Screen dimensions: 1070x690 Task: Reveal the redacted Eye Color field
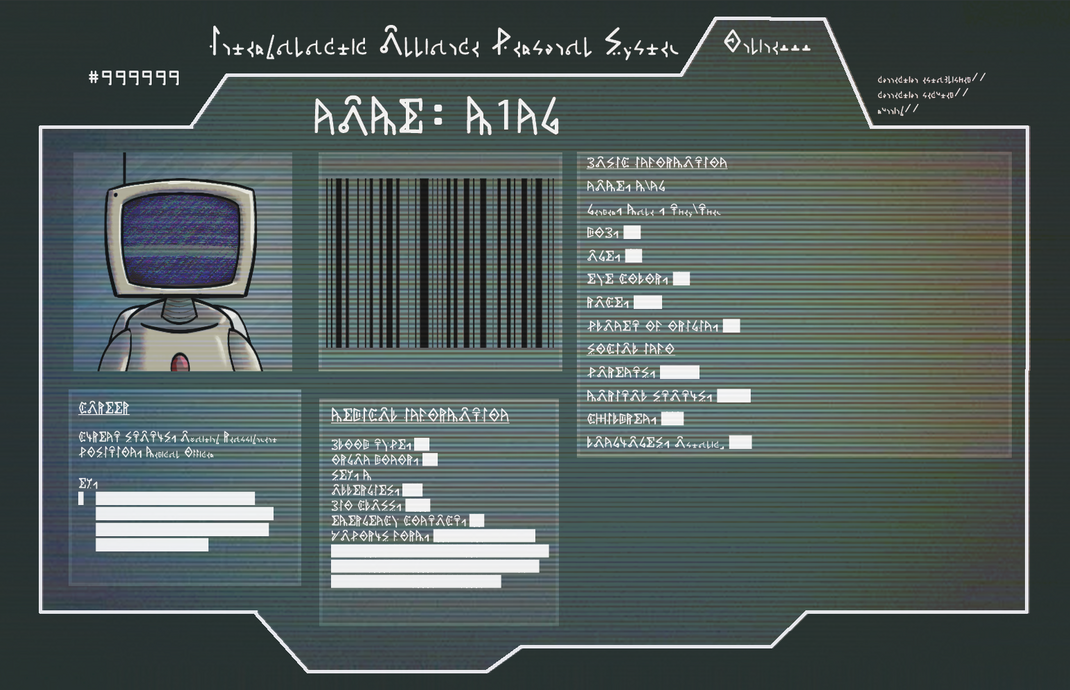click(681, 279)
